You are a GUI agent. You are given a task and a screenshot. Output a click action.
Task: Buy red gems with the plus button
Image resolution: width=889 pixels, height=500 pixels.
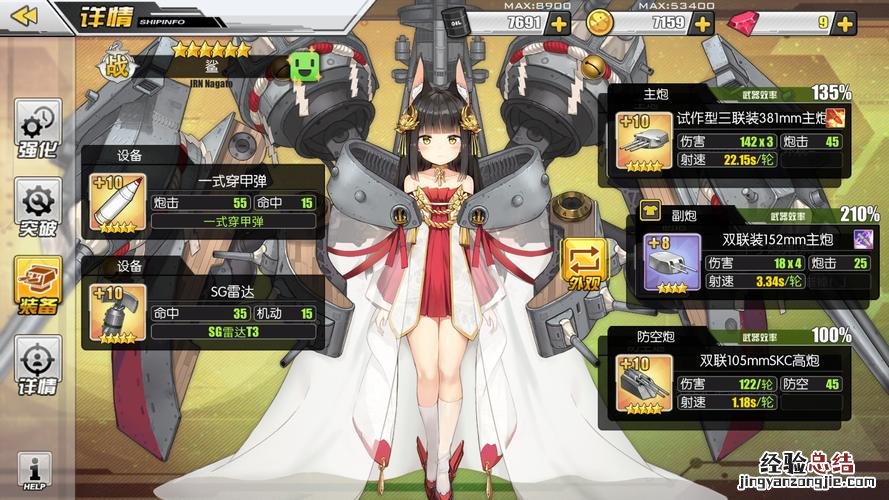848,23
